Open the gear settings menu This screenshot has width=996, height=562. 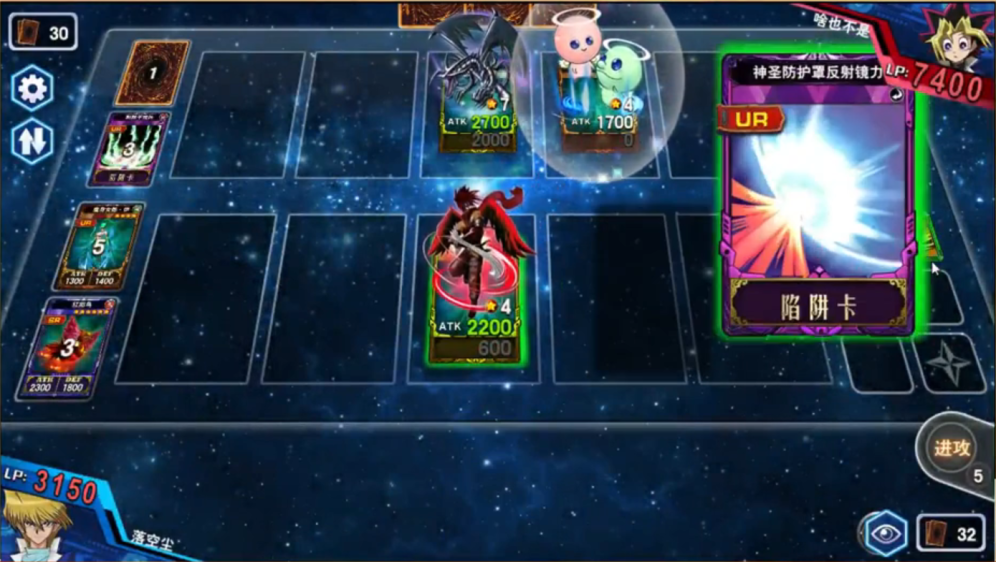(32, 89)
